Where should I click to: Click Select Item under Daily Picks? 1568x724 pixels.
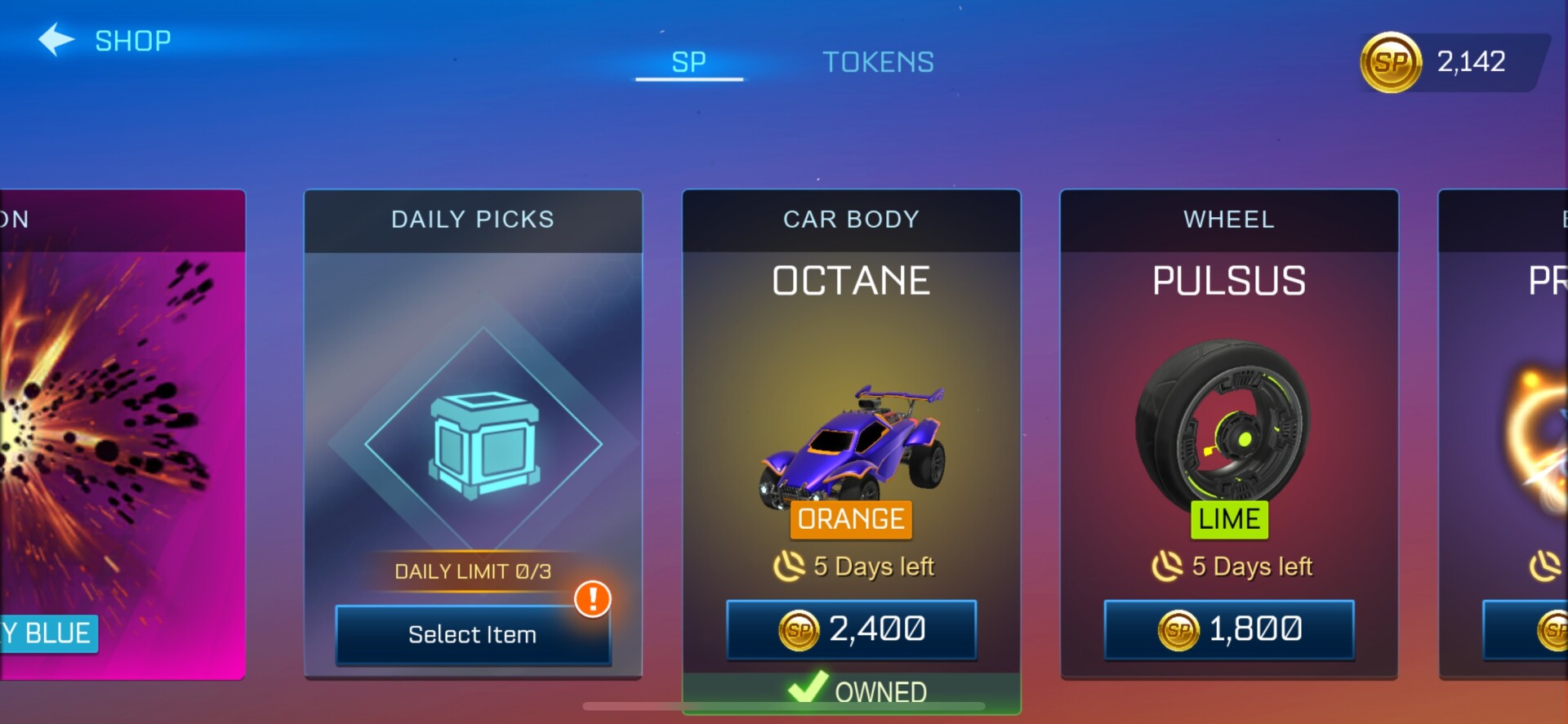(x=472, y=635)
